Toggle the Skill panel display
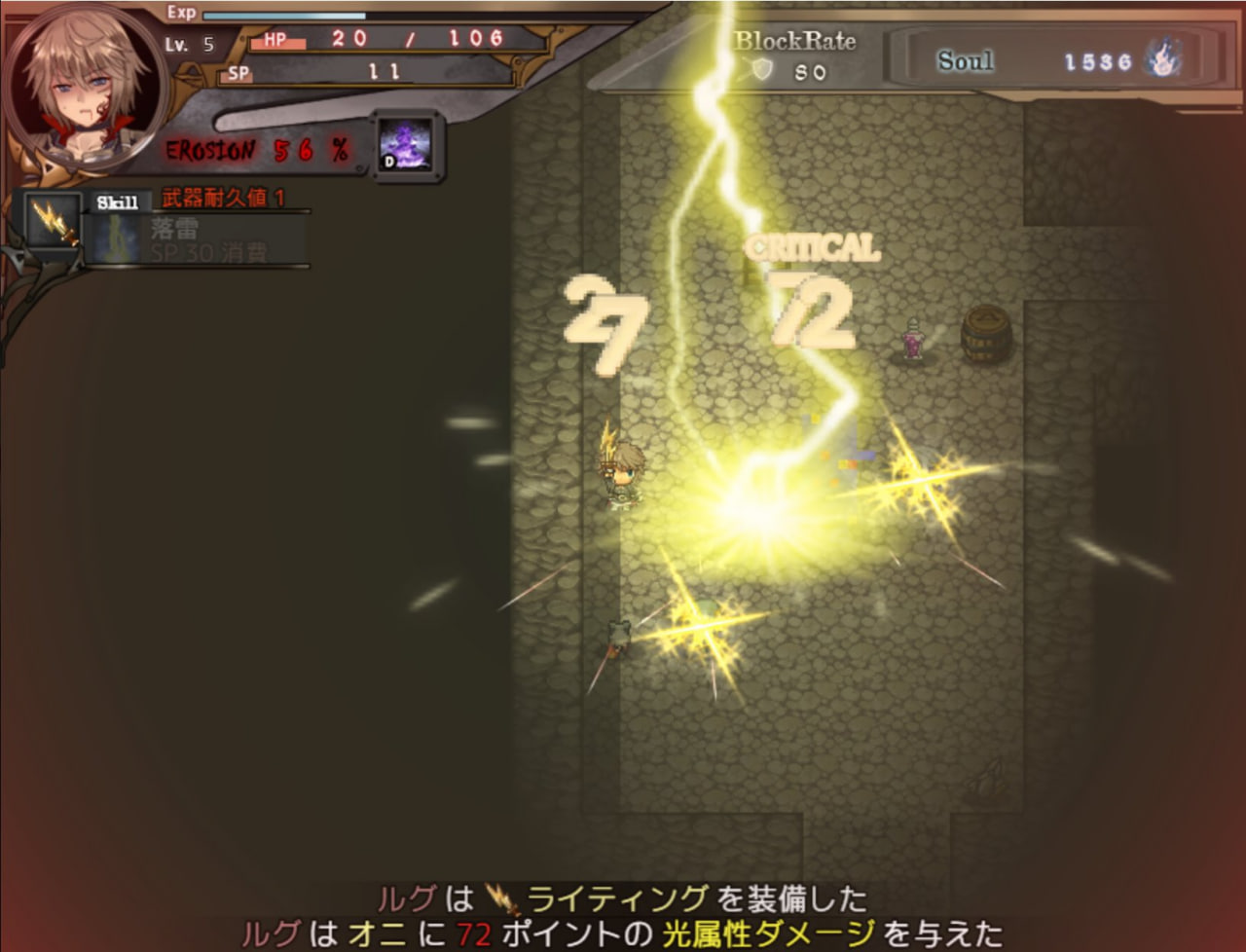The height and width of the screenshot is (952, 1246). click(x=119, y=201)
